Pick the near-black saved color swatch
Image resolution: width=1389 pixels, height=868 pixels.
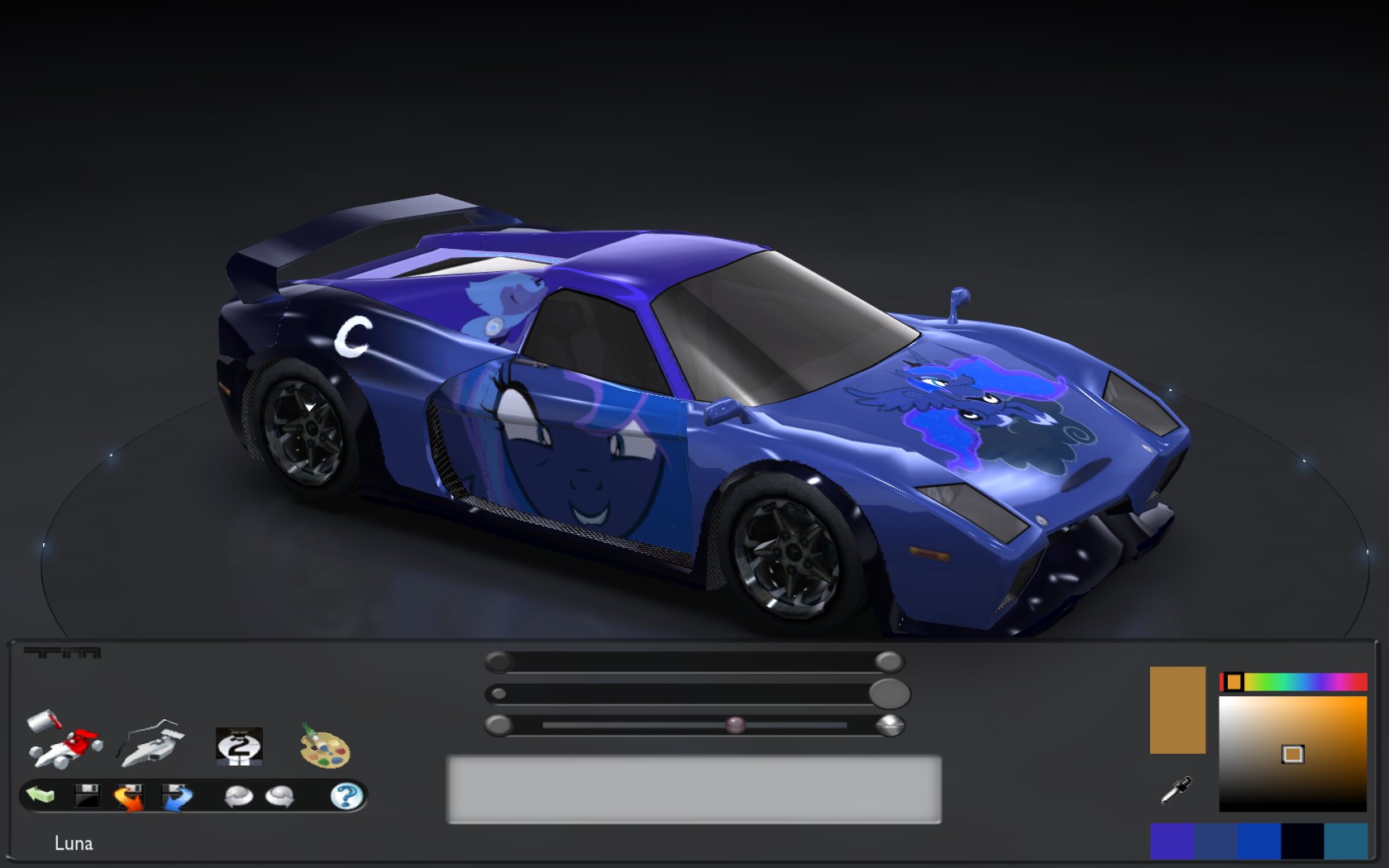coord(1302,842)
